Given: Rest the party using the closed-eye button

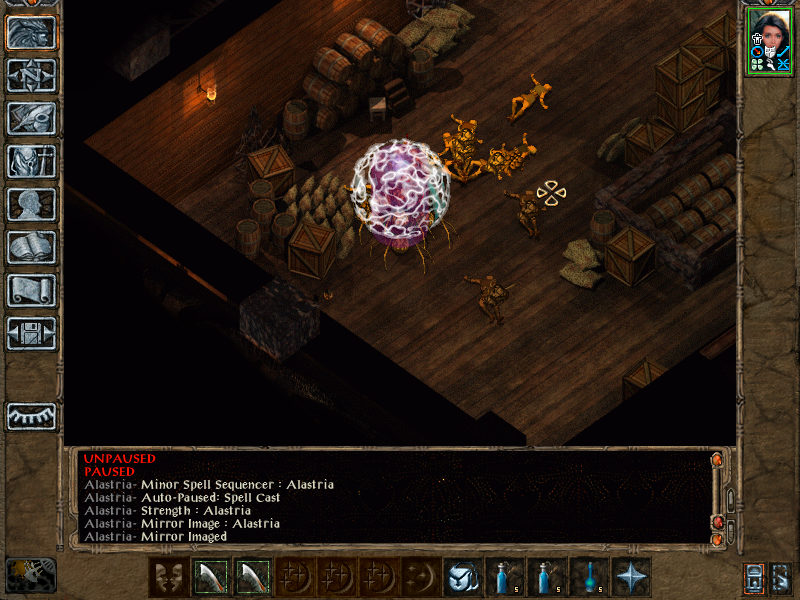Looking at the screenshot, I should tap(31, 416).
